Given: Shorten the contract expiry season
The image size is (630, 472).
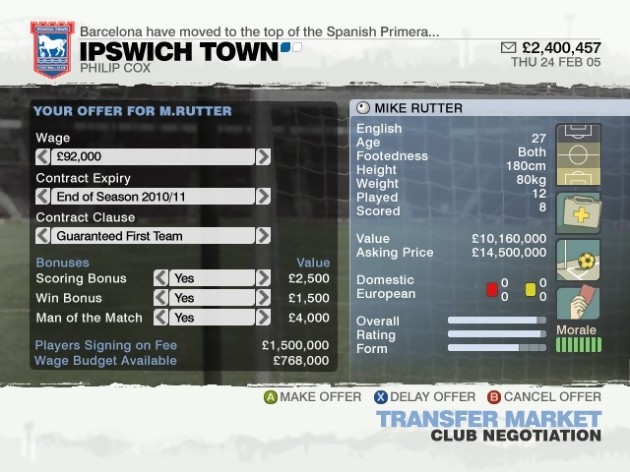Looking at the screenshot, I should point(42,196).
